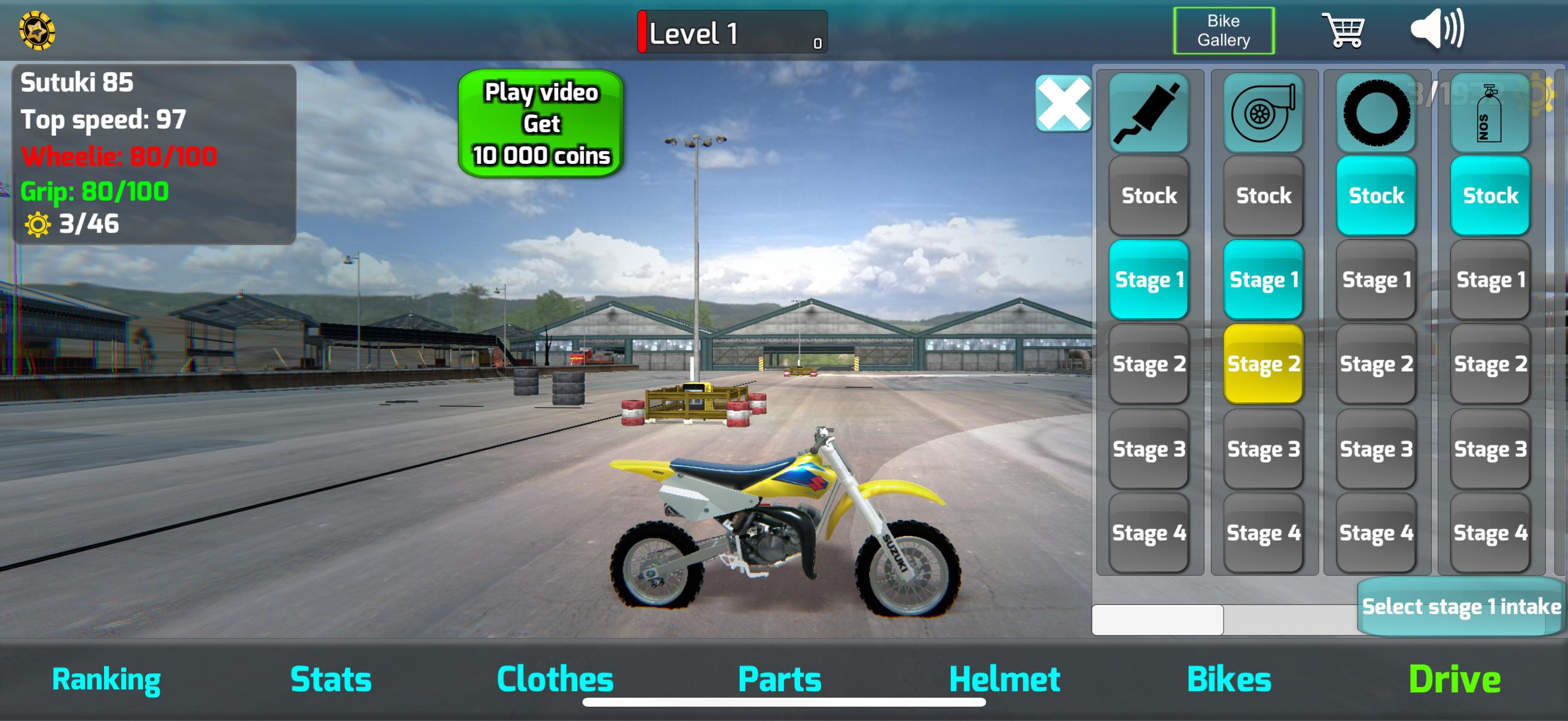Switch to the Ranking tab
This screenshot has height=721, width=1568.
[106, 679]
